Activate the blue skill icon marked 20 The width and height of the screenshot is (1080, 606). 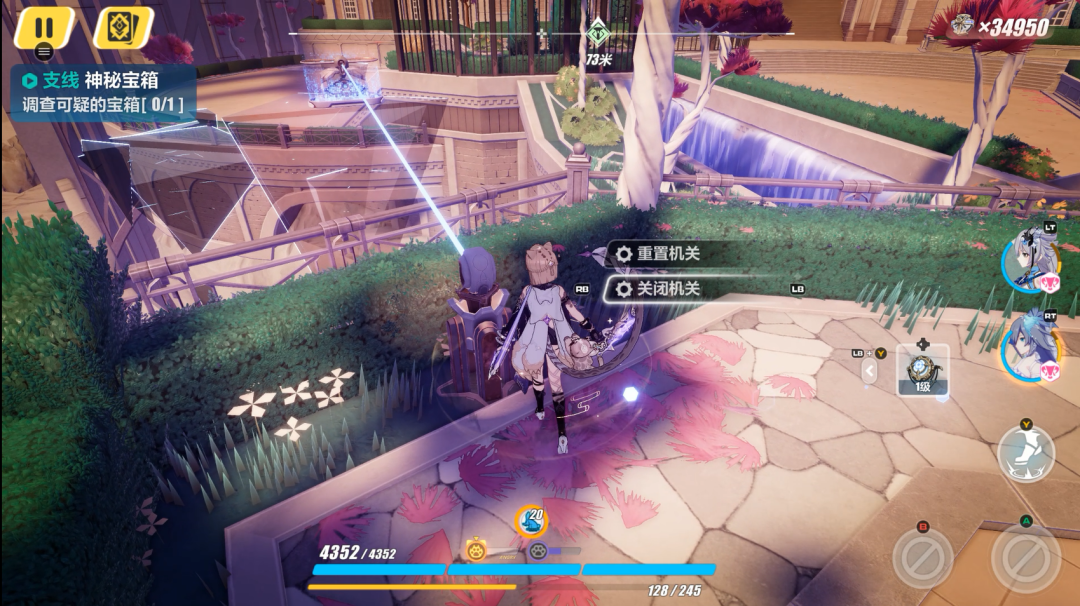coord(530,520)
